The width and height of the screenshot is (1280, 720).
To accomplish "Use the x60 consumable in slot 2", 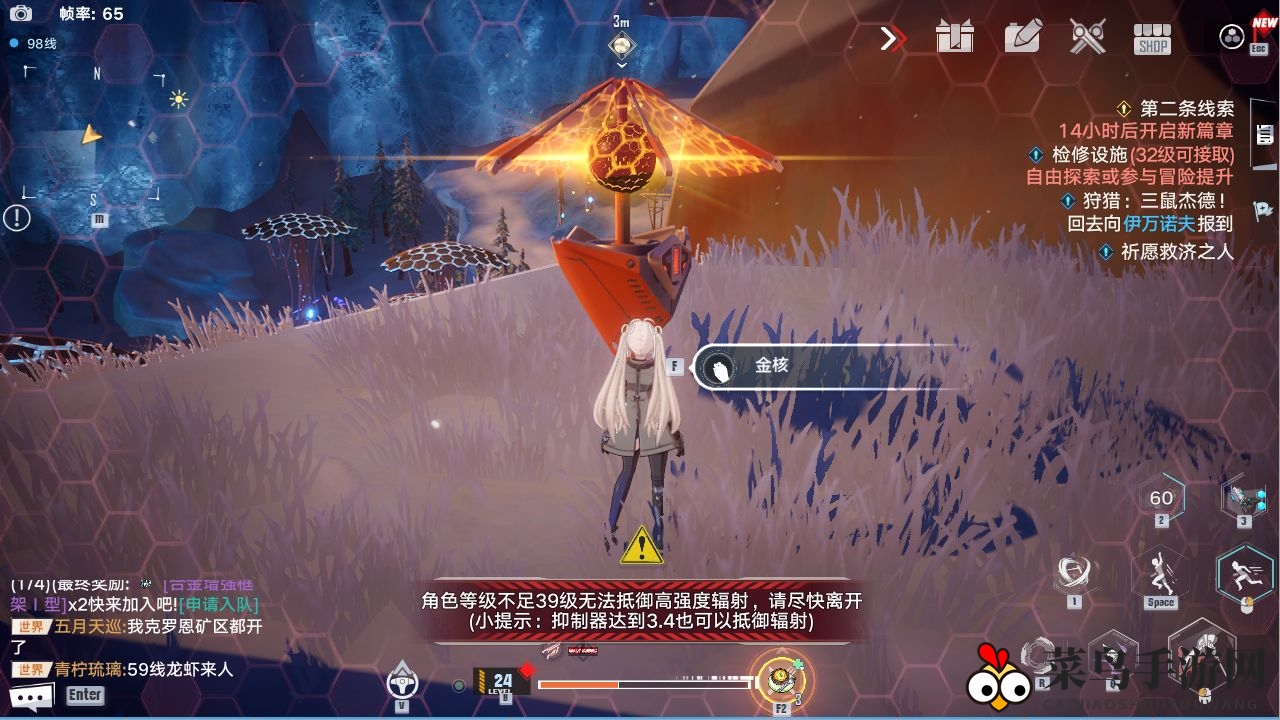I will coord(1162,497).
